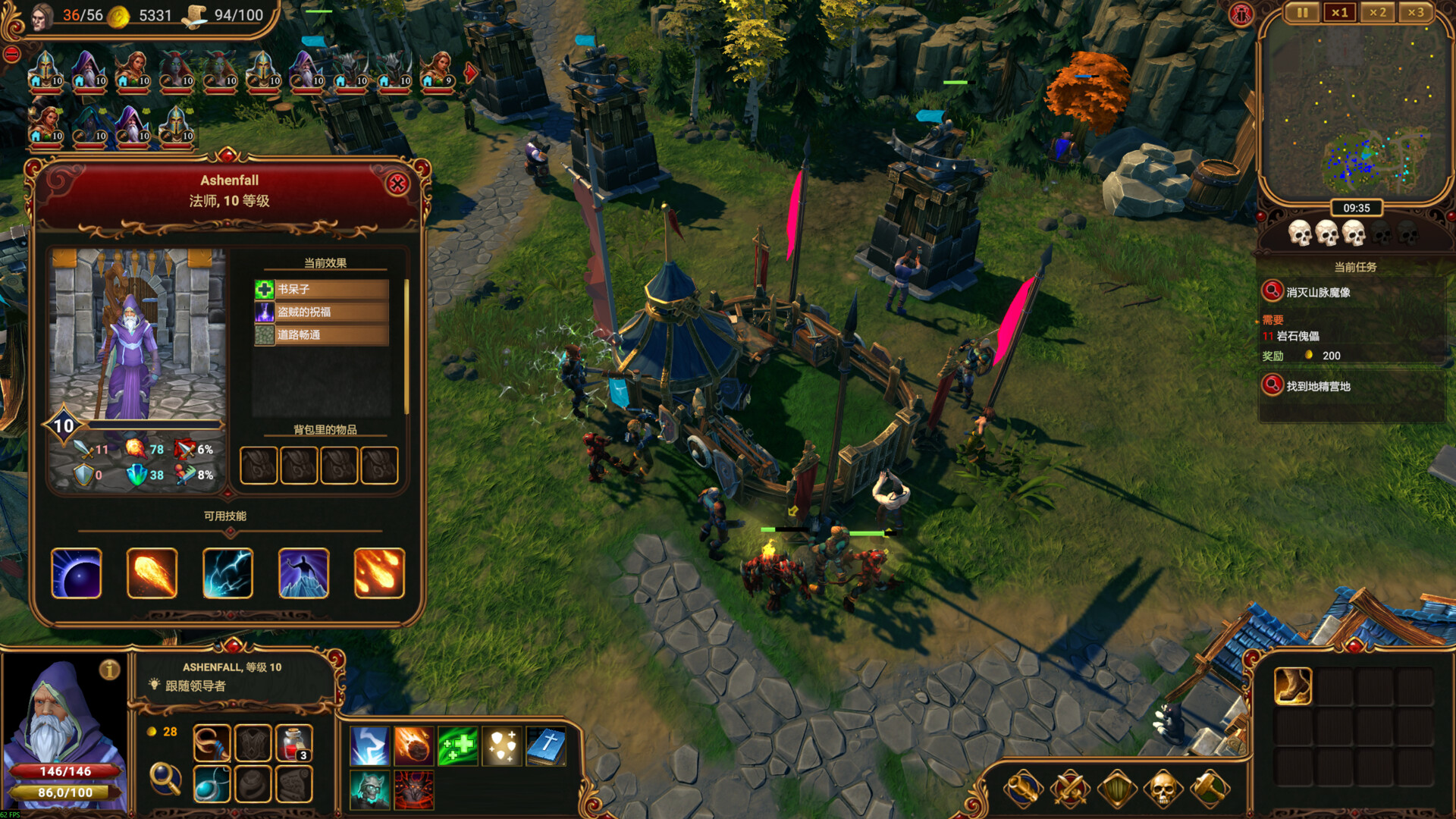Select the frost nova skill icon
The width and height of the screenshot is (1456, 819).
pos(303,573)
